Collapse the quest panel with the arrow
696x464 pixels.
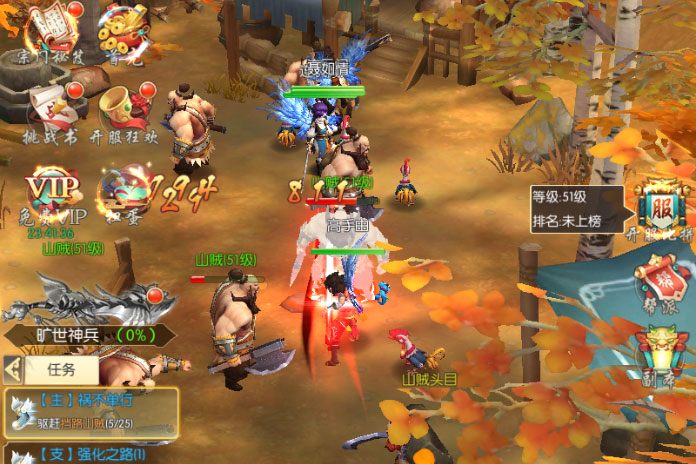click(x=13, y=370)
